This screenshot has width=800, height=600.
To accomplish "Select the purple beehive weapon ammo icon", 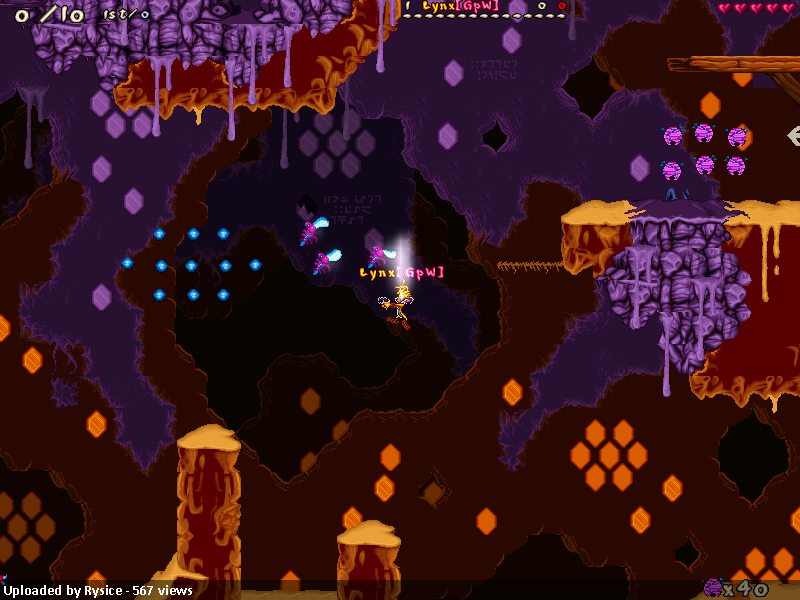I will [713, 588].
